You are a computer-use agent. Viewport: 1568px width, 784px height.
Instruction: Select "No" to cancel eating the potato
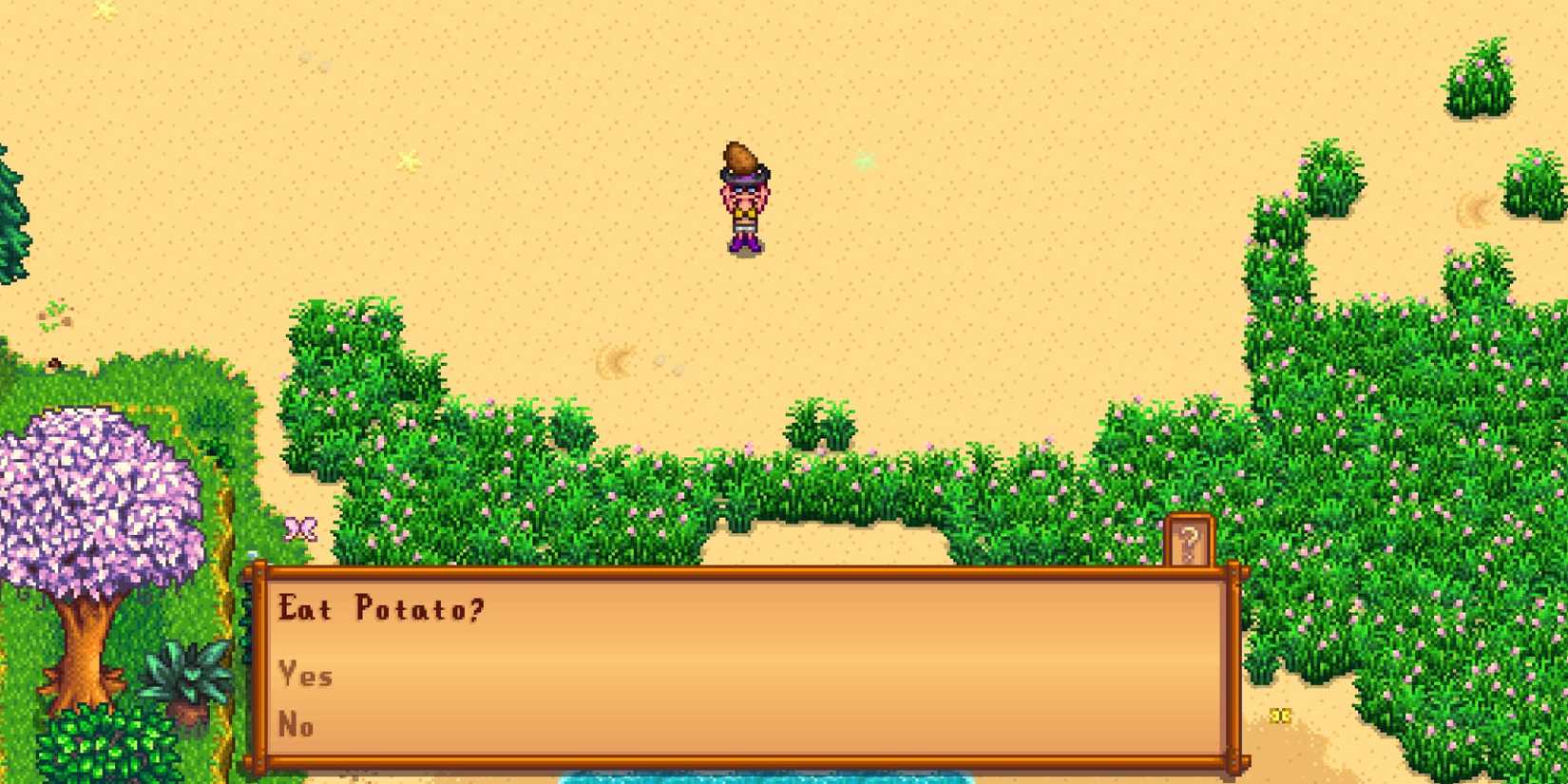tap(296, 725)
